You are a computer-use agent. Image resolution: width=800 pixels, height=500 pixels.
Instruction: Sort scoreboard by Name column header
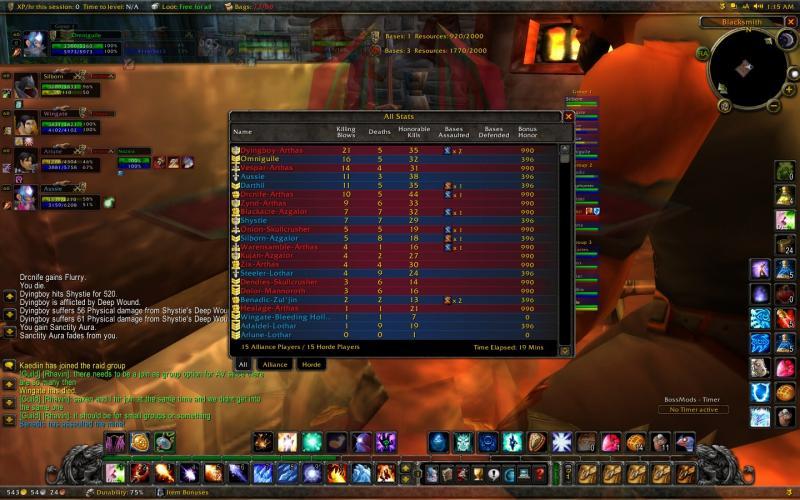(243, 131)
